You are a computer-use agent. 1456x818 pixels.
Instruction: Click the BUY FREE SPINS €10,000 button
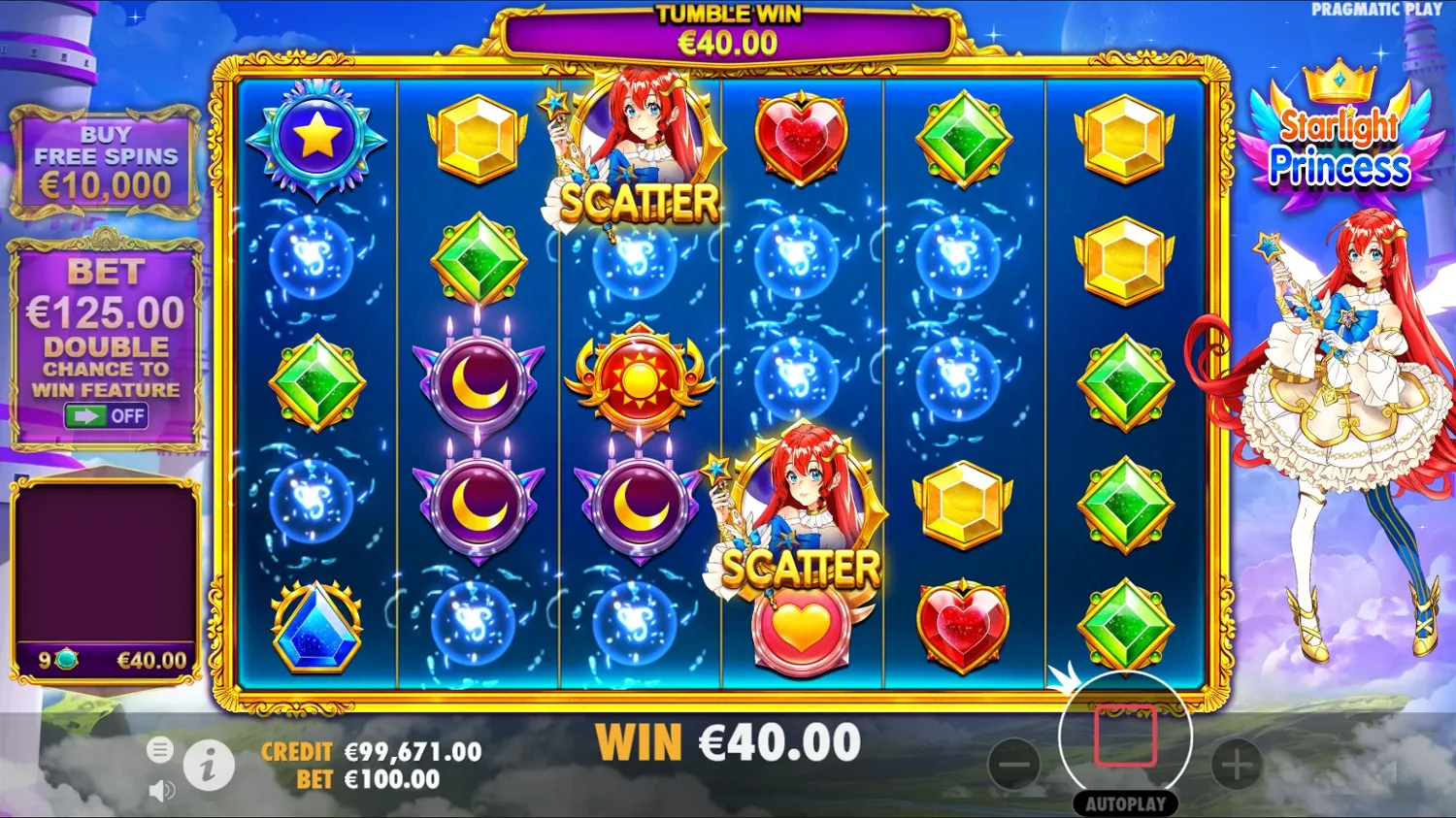105,158
